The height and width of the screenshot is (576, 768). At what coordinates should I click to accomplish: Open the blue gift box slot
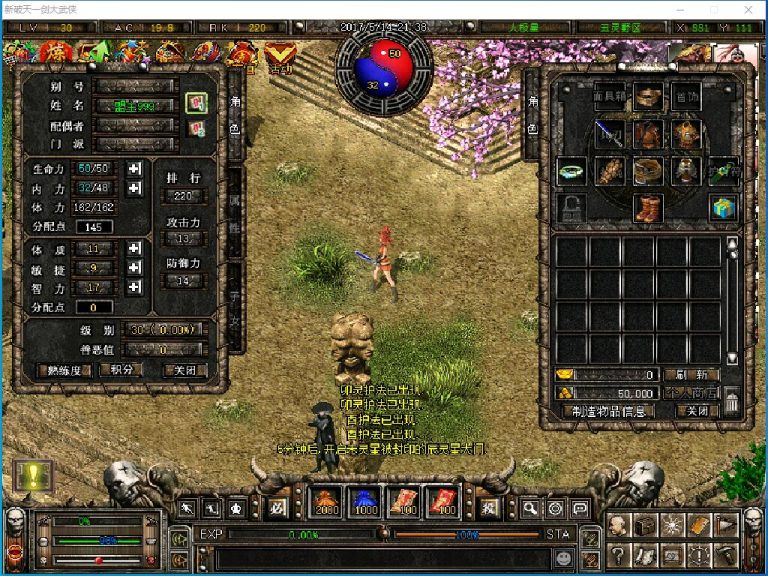tap(723, 208)
